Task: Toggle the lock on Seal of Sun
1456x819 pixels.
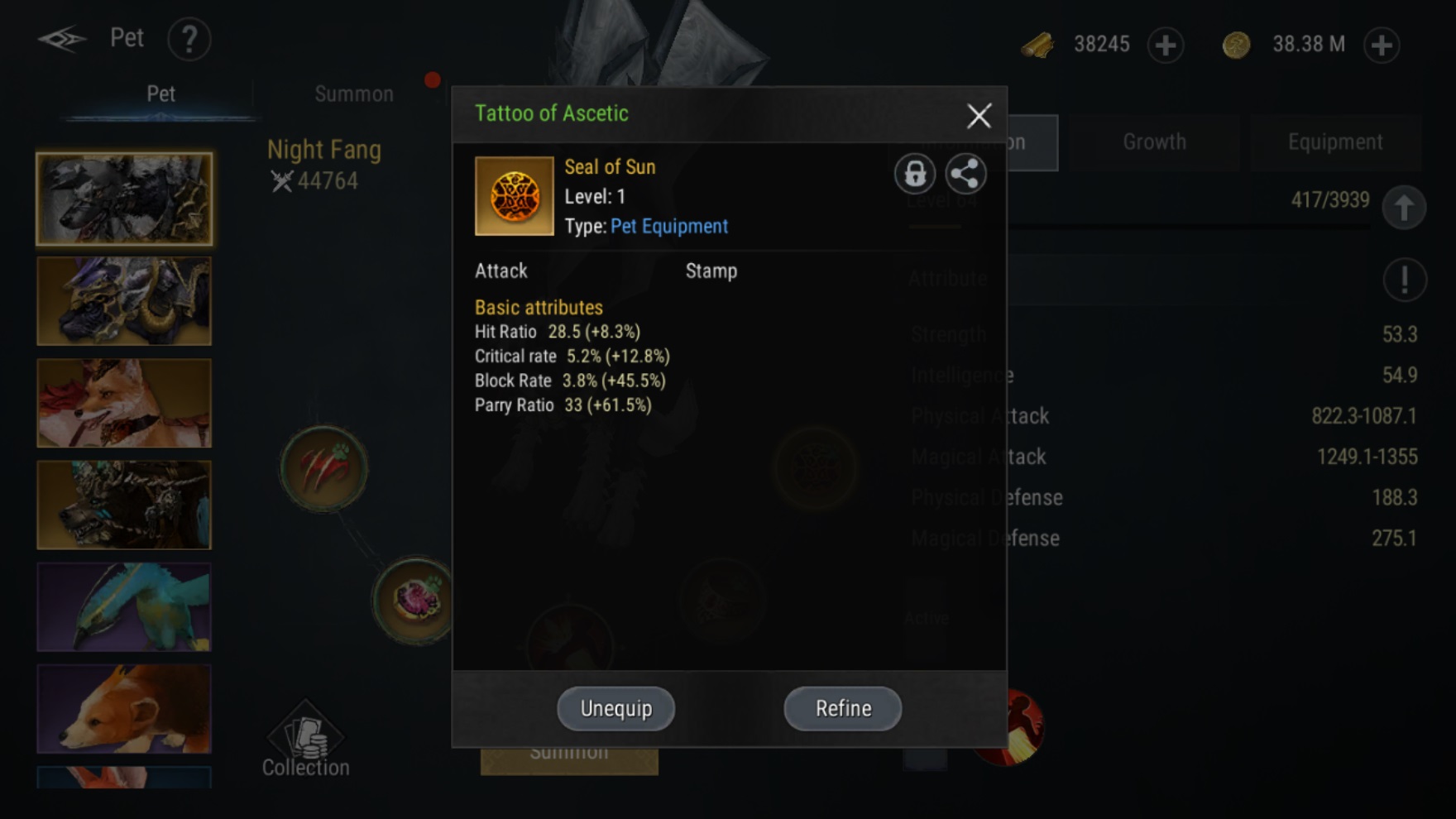Action: click(914, 174)
